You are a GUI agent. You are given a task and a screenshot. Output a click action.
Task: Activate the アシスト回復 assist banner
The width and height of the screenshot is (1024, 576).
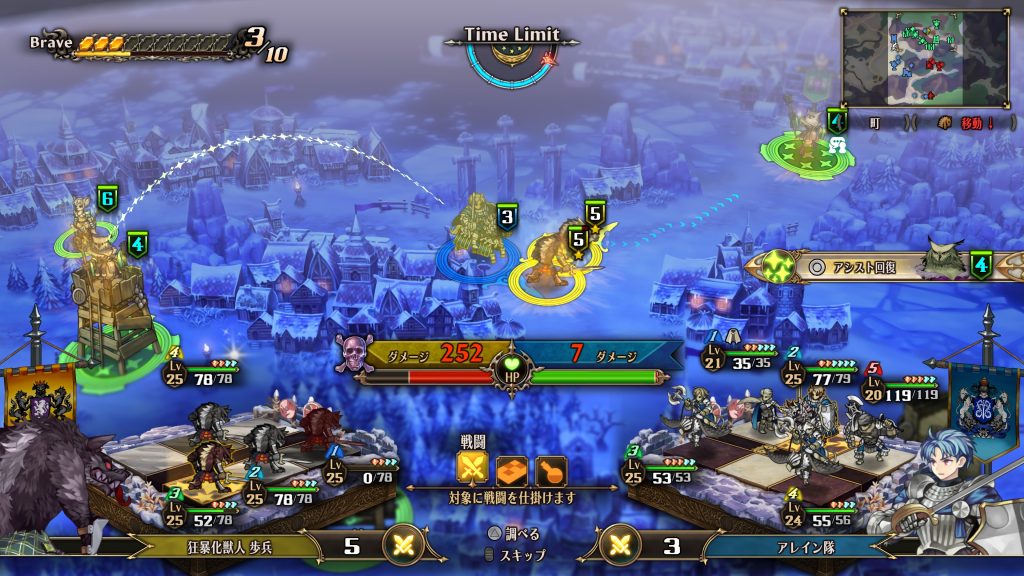click(860, 267)
